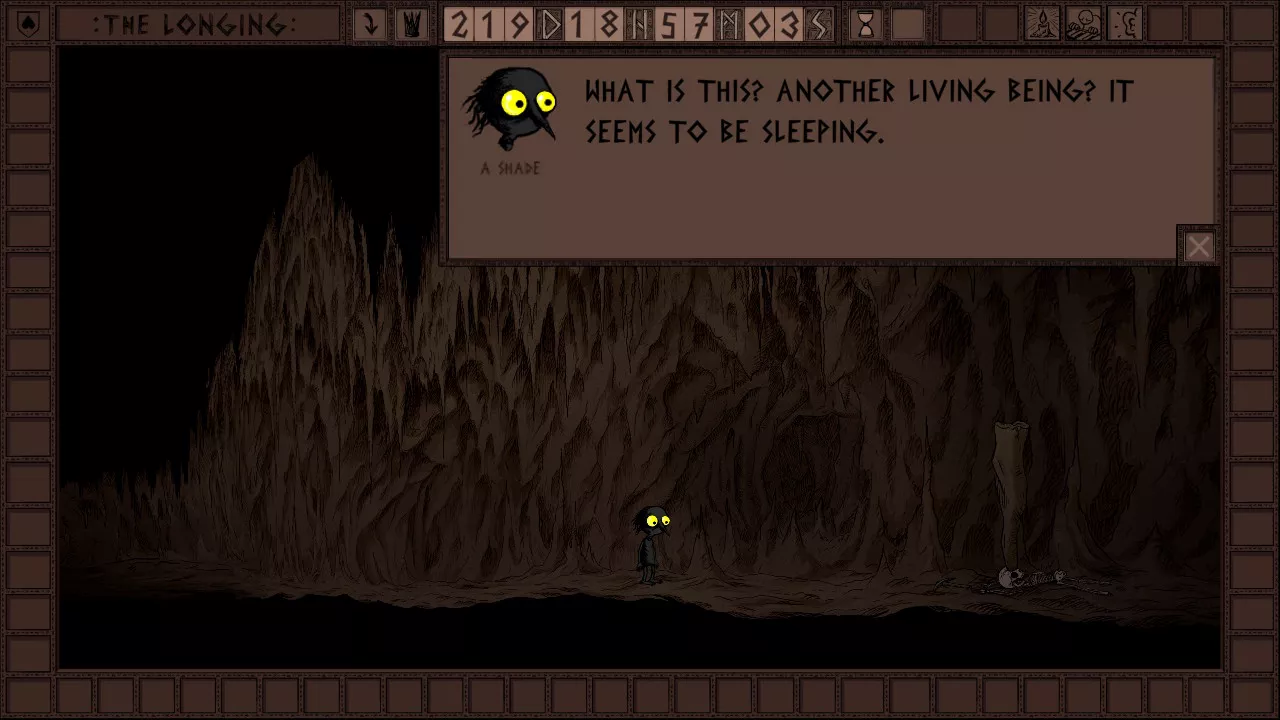The image size is (1280, 720).
Task: Close the Shade's dialogue box
Action: tap(1198, 246)
